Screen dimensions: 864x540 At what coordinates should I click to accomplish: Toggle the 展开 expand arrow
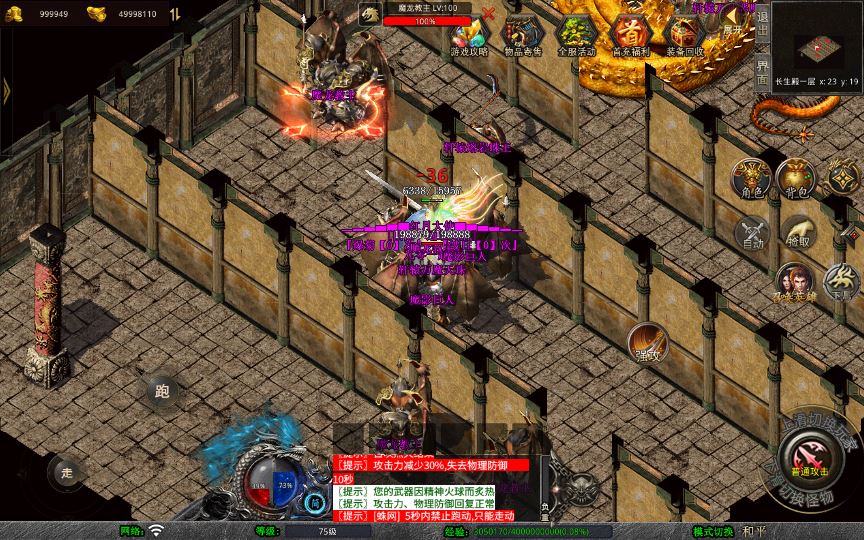coord(734,22)
